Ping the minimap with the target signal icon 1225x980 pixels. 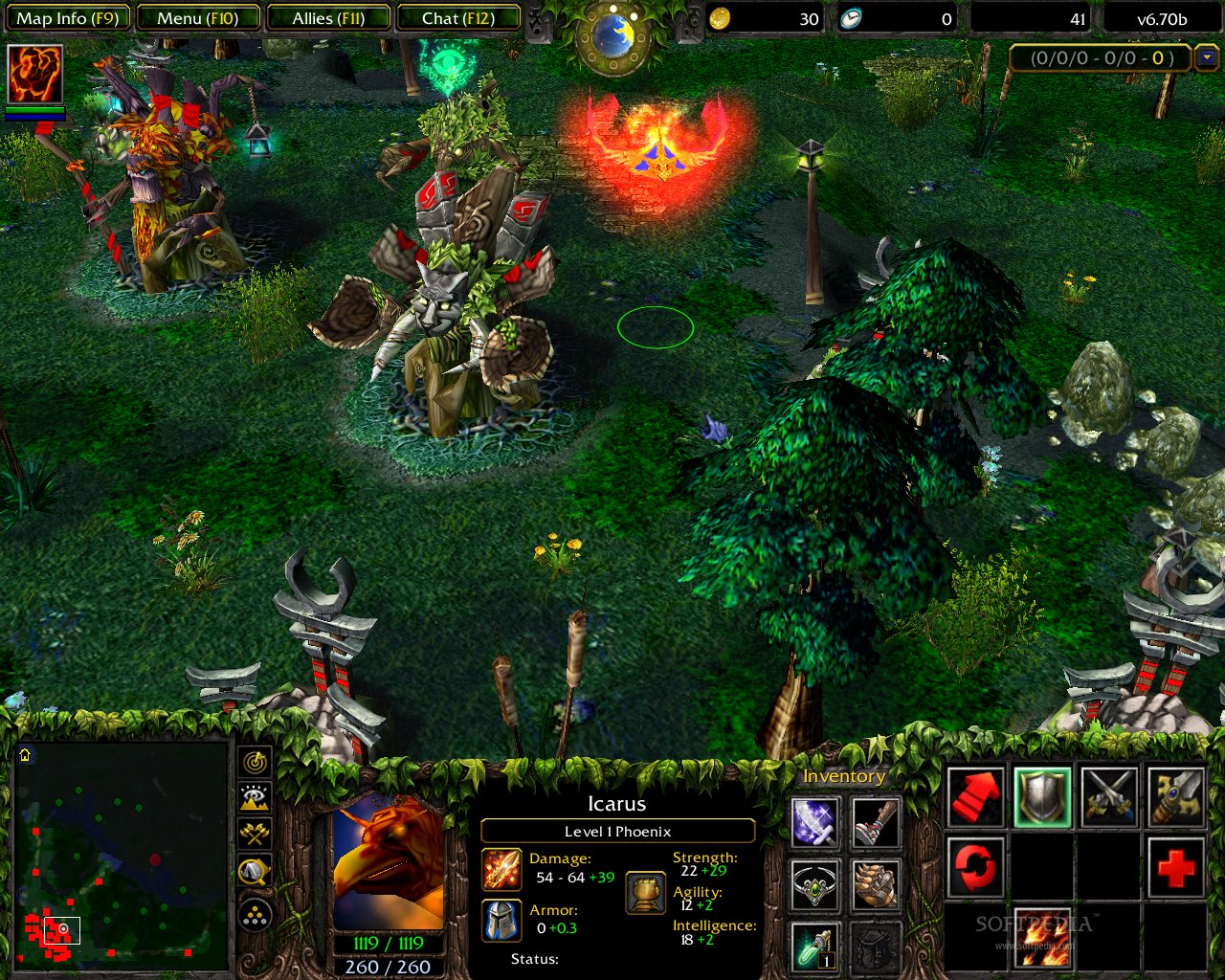tap(253, 764)
